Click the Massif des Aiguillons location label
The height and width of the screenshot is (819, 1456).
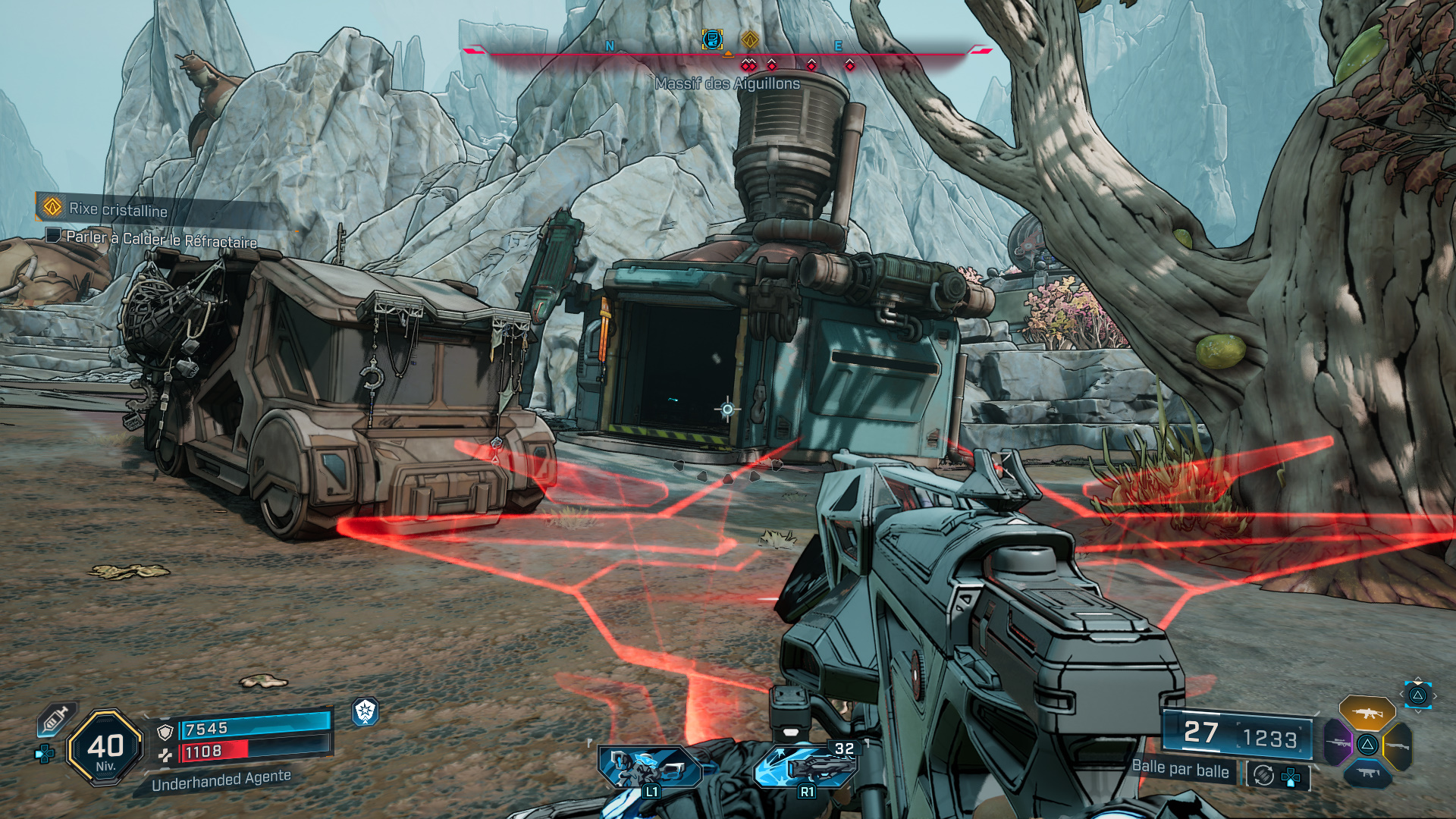[x=726, y=83]
